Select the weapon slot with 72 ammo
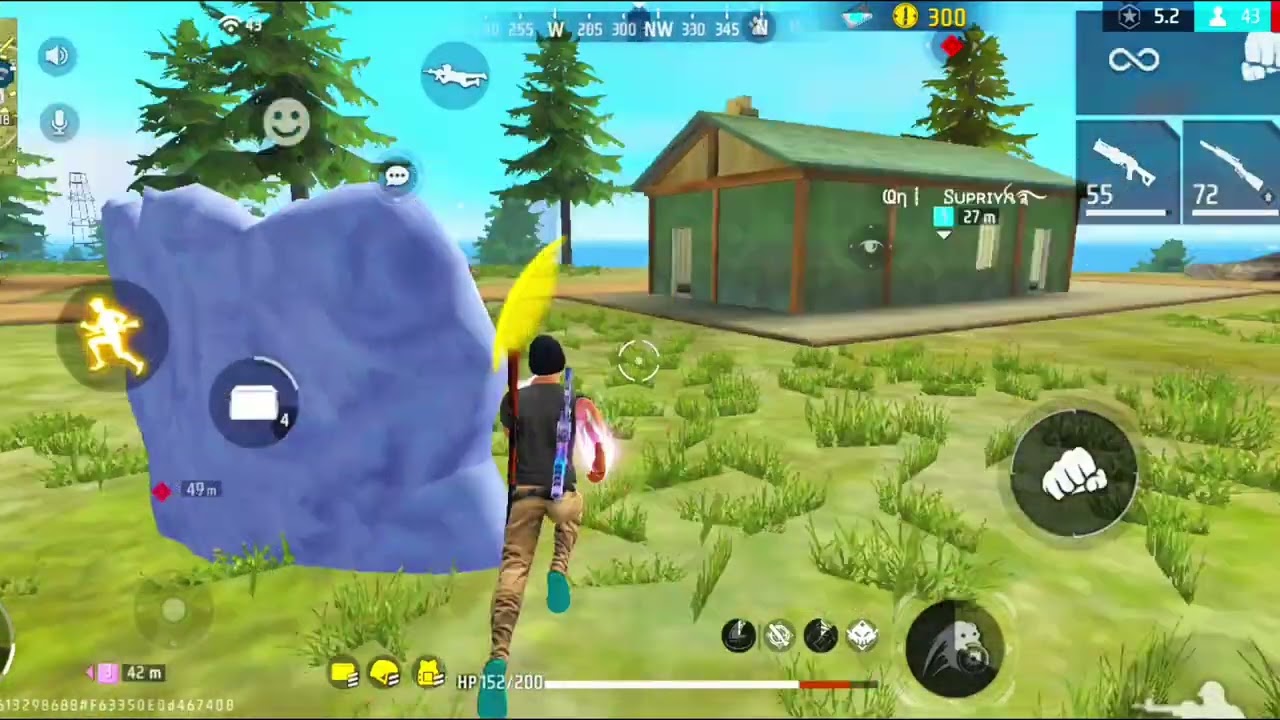The width and height of the screenshot is (1280, 720). [1231, 171]
